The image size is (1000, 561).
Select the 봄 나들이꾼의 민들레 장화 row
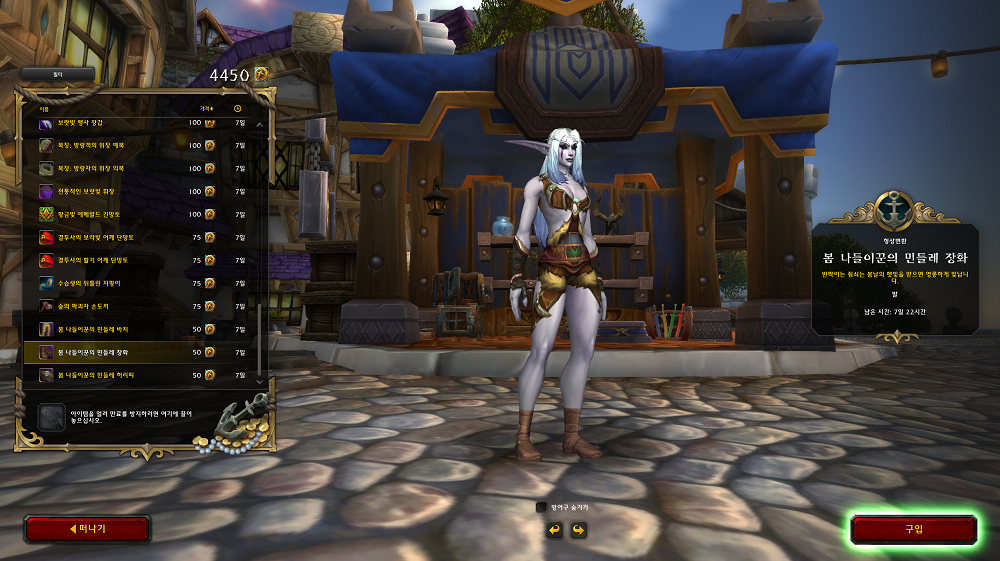click(140, 352)
